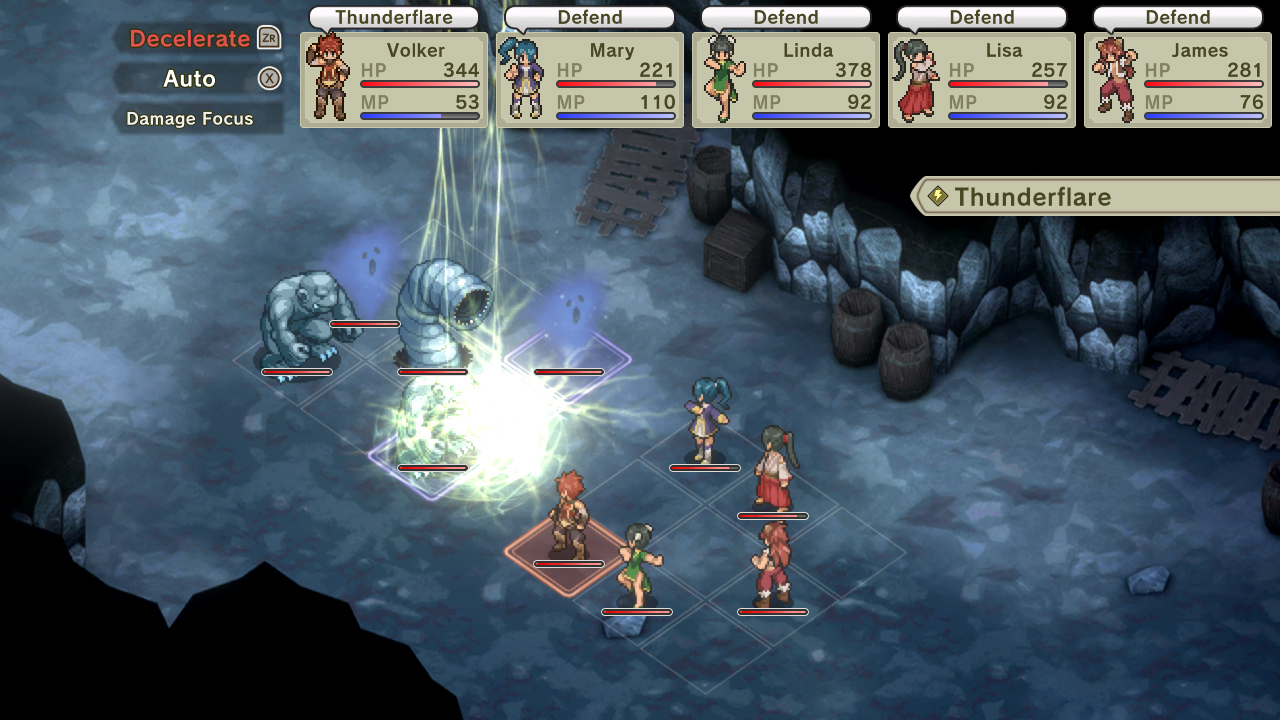This screenshot has width=1280, height=720.
Task: Toggle the Auto battle mode
Action: (190, 78)
